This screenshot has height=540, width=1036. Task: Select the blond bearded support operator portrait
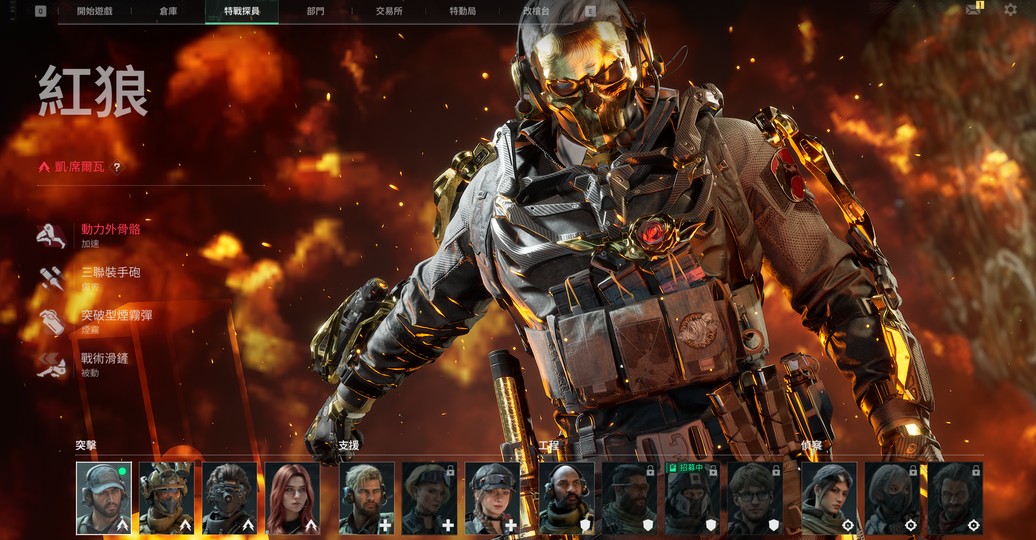pyautogui.click(x=367, y=498)
